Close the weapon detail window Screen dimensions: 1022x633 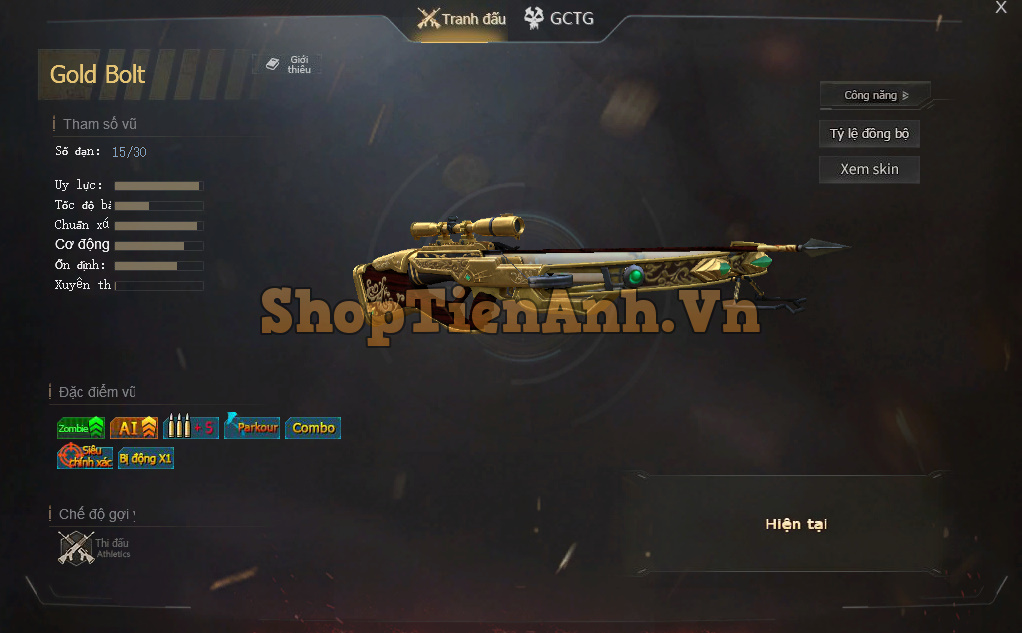[1001, 8]
